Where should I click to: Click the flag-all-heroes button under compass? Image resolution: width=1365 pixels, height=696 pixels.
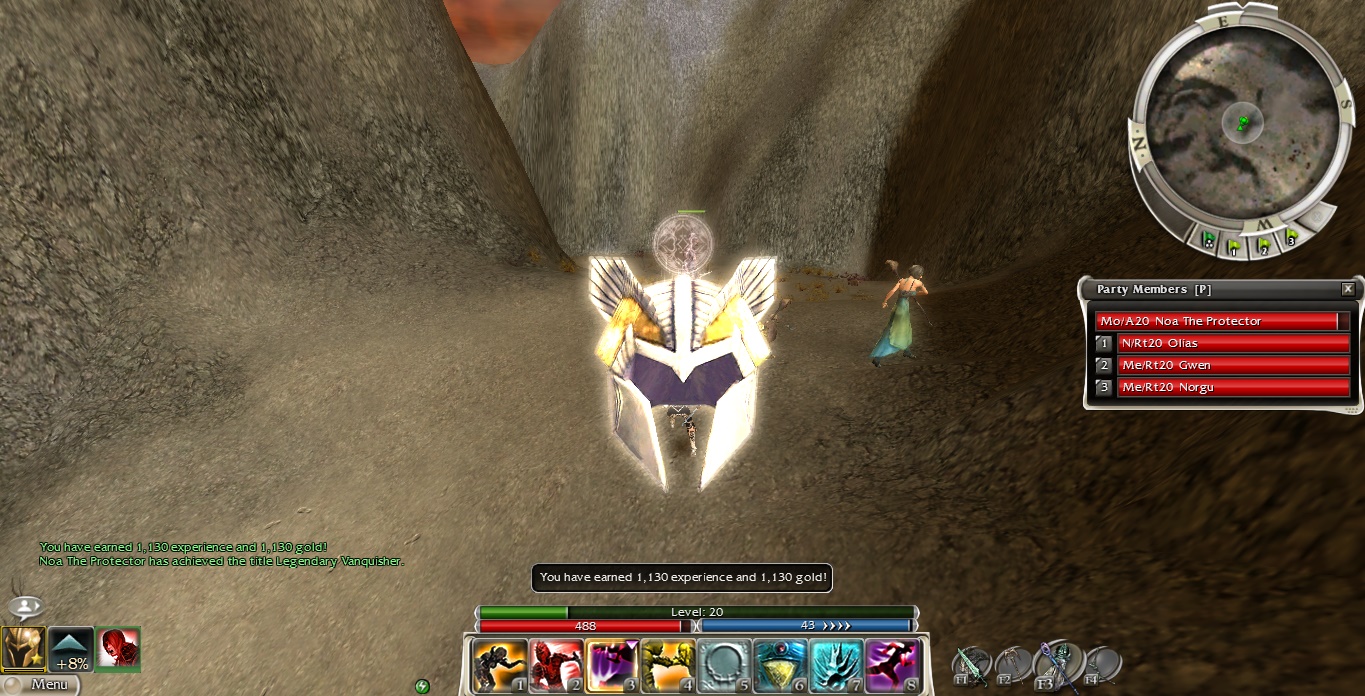click(x=1209, y=240)
